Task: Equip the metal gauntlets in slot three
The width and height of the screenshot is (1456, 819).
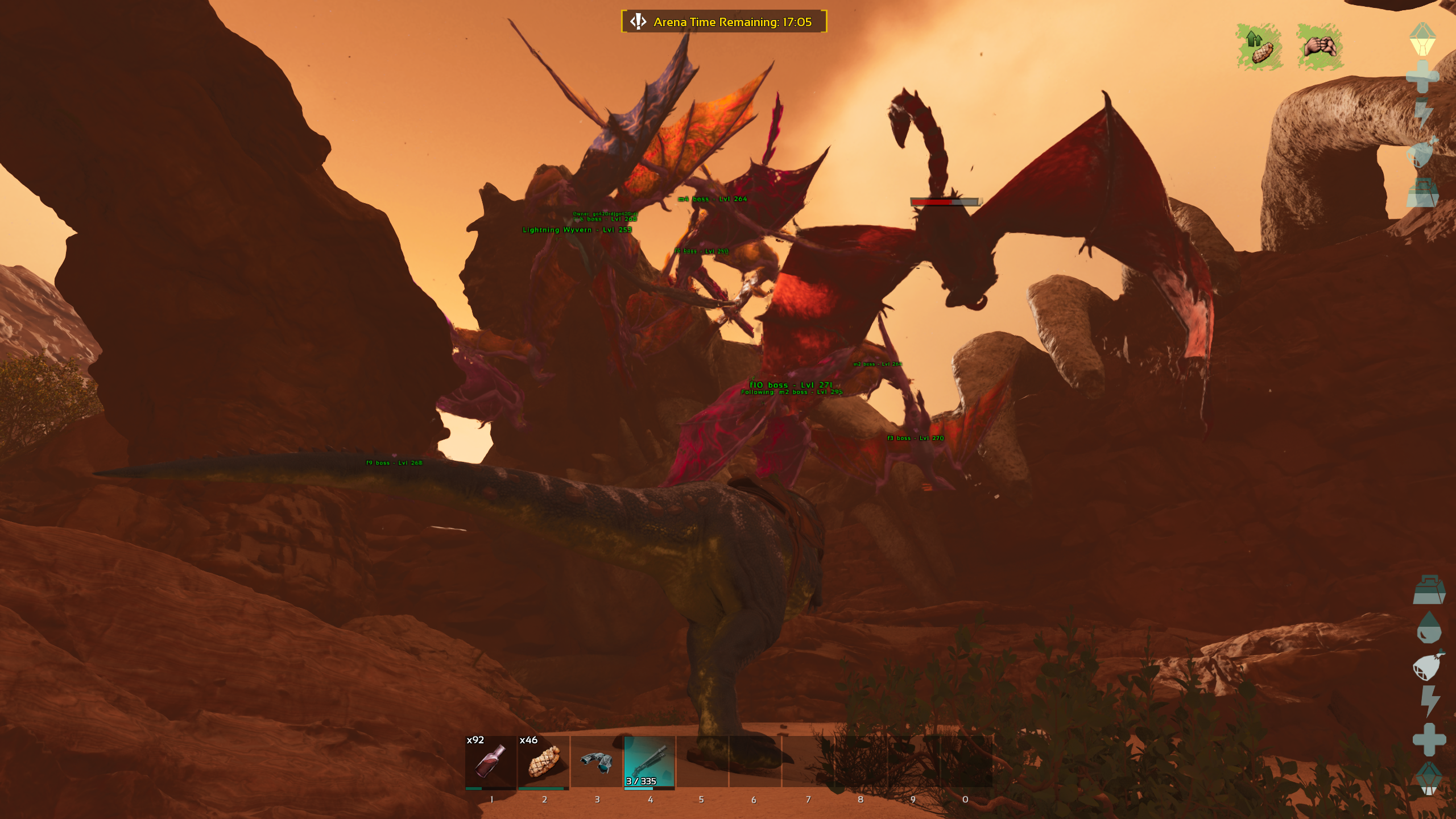Action: pos(596,761)
